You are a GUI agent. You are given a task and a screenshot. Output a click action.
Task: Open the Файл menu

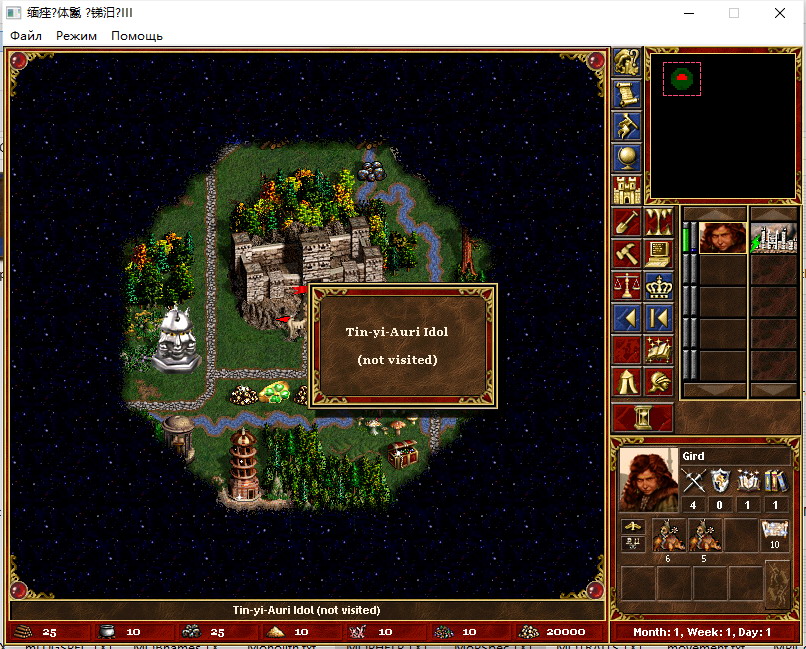point(26,36)
